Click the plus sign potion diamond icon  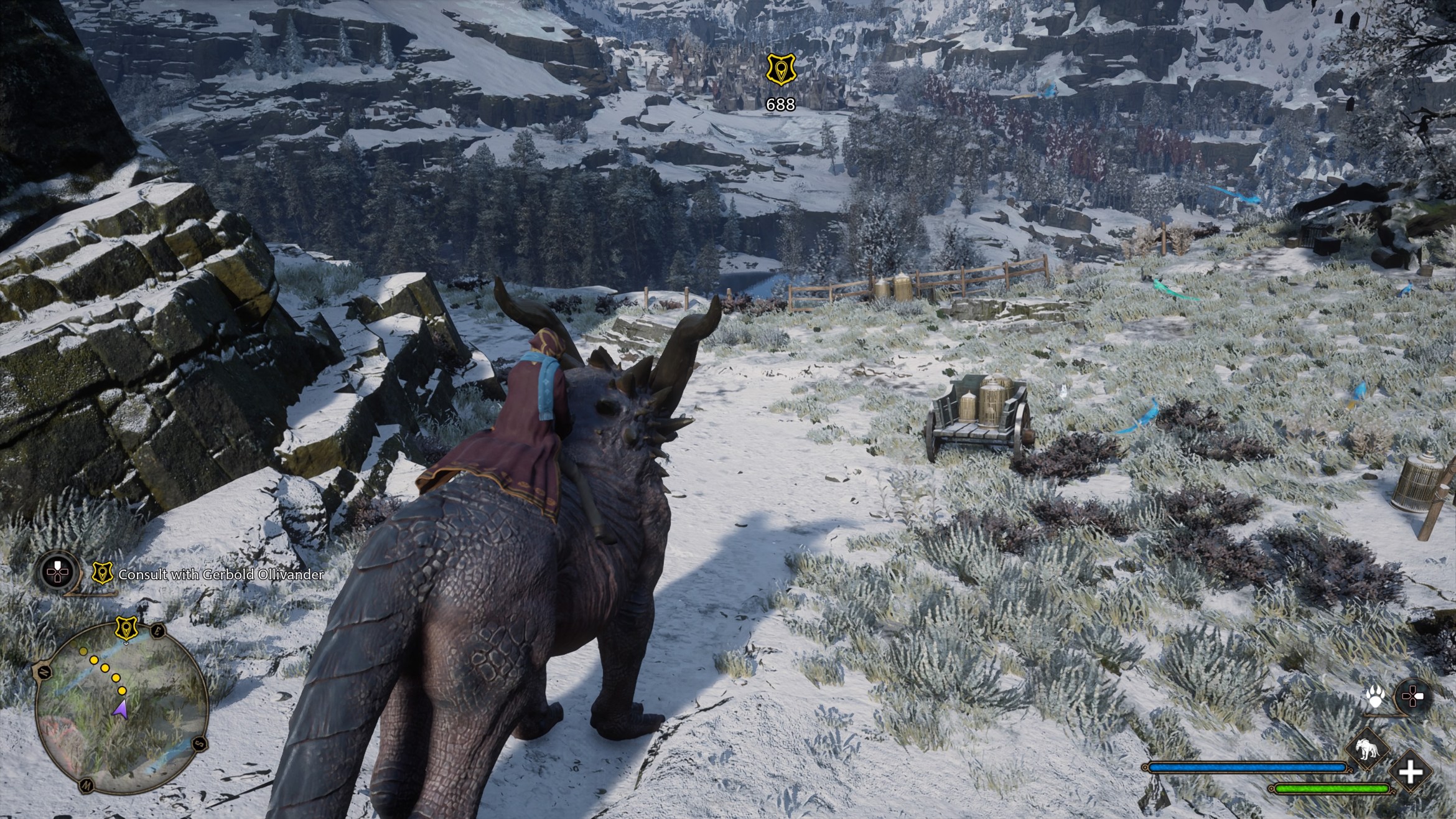coord(1411,772)
